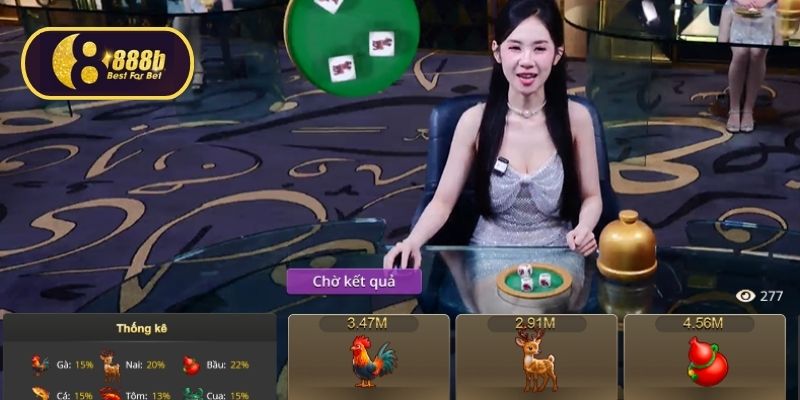
Task: Place a bet on the deer tile
Action: pyautogui.click(x=535, y=360)
